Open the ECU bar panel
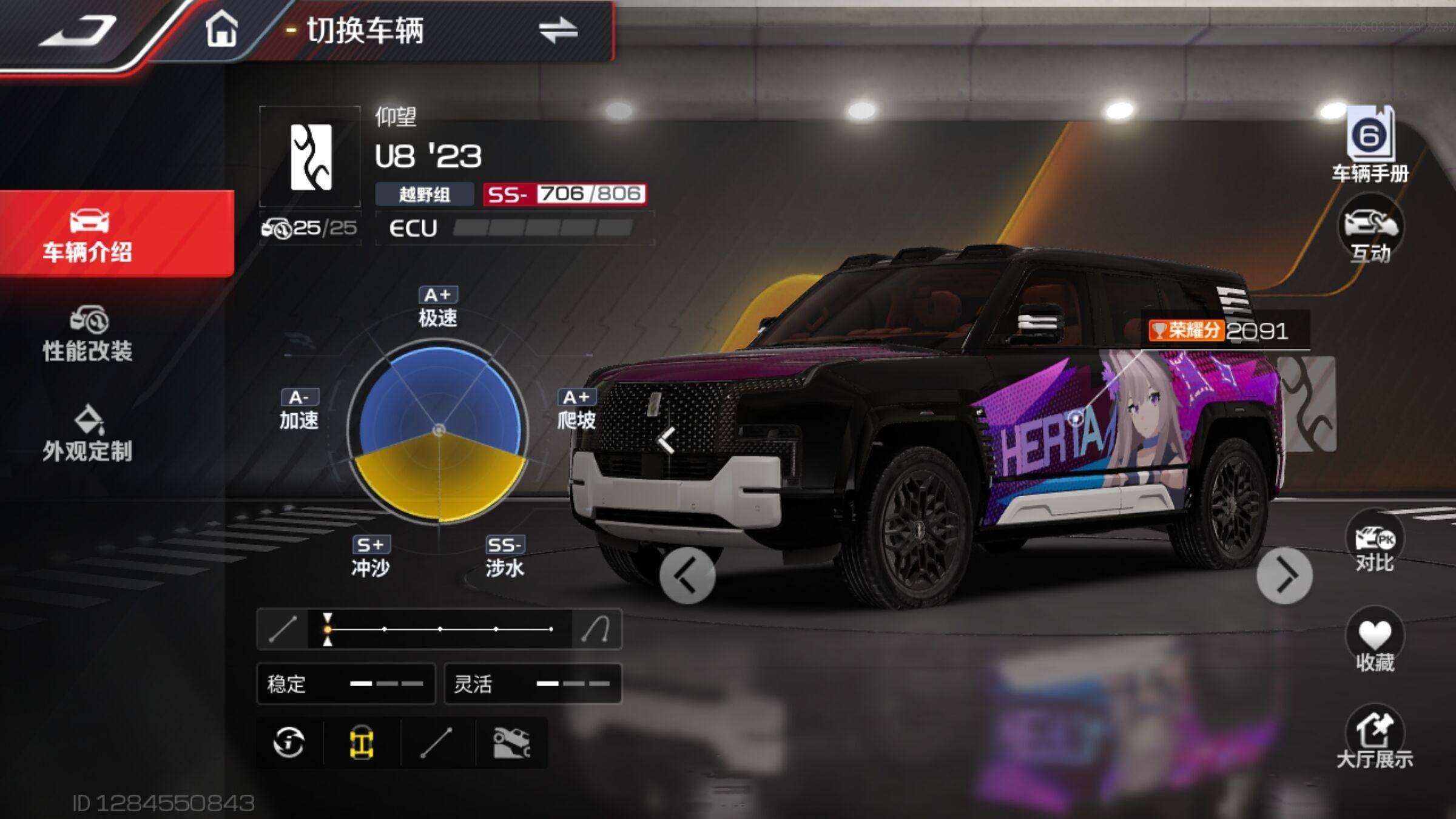The height and width of the screenshot is (819, 1456). tap(514, 228)
